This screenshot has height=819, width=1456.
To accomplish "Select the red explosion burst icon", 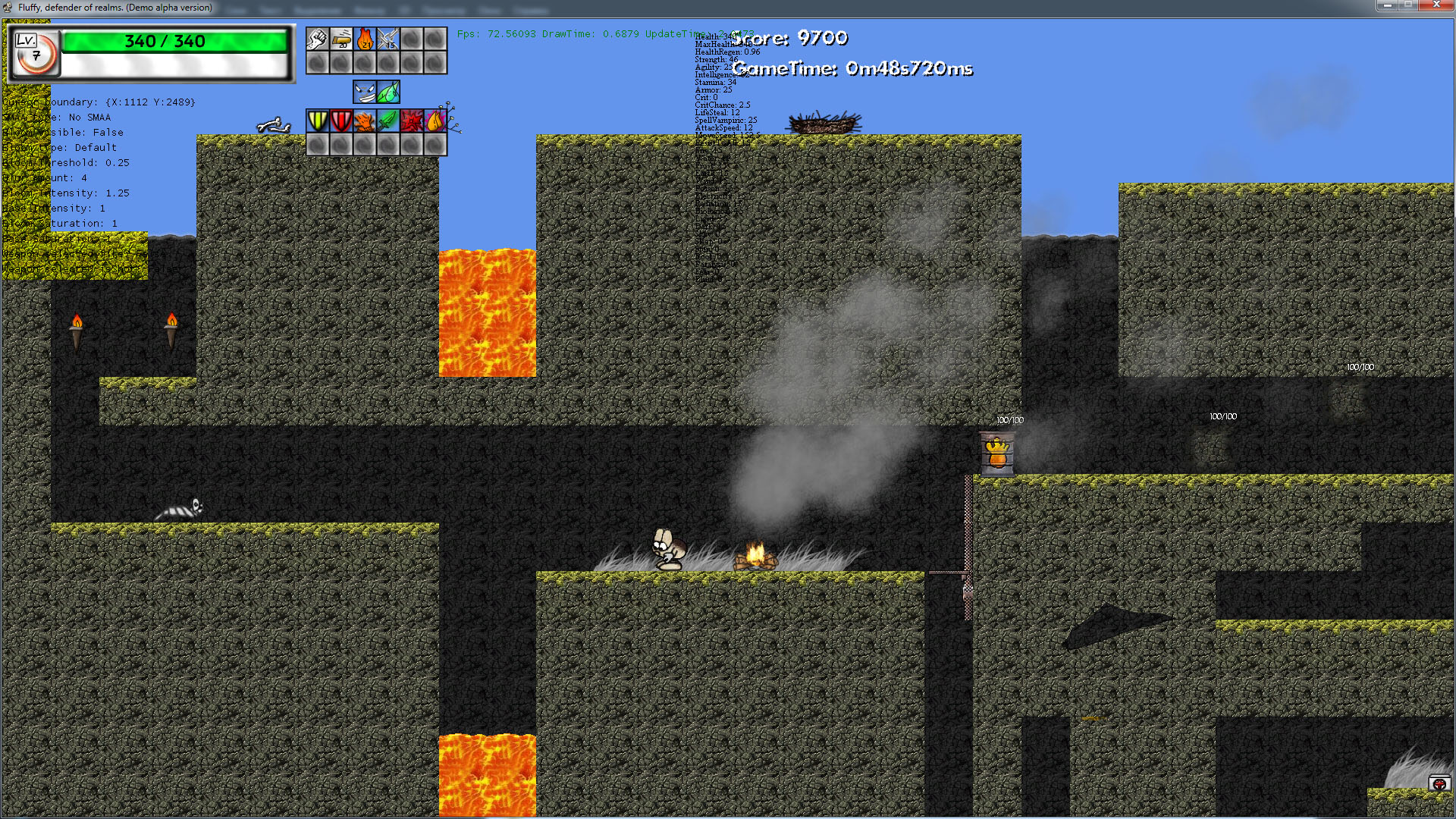I will 412,121.
